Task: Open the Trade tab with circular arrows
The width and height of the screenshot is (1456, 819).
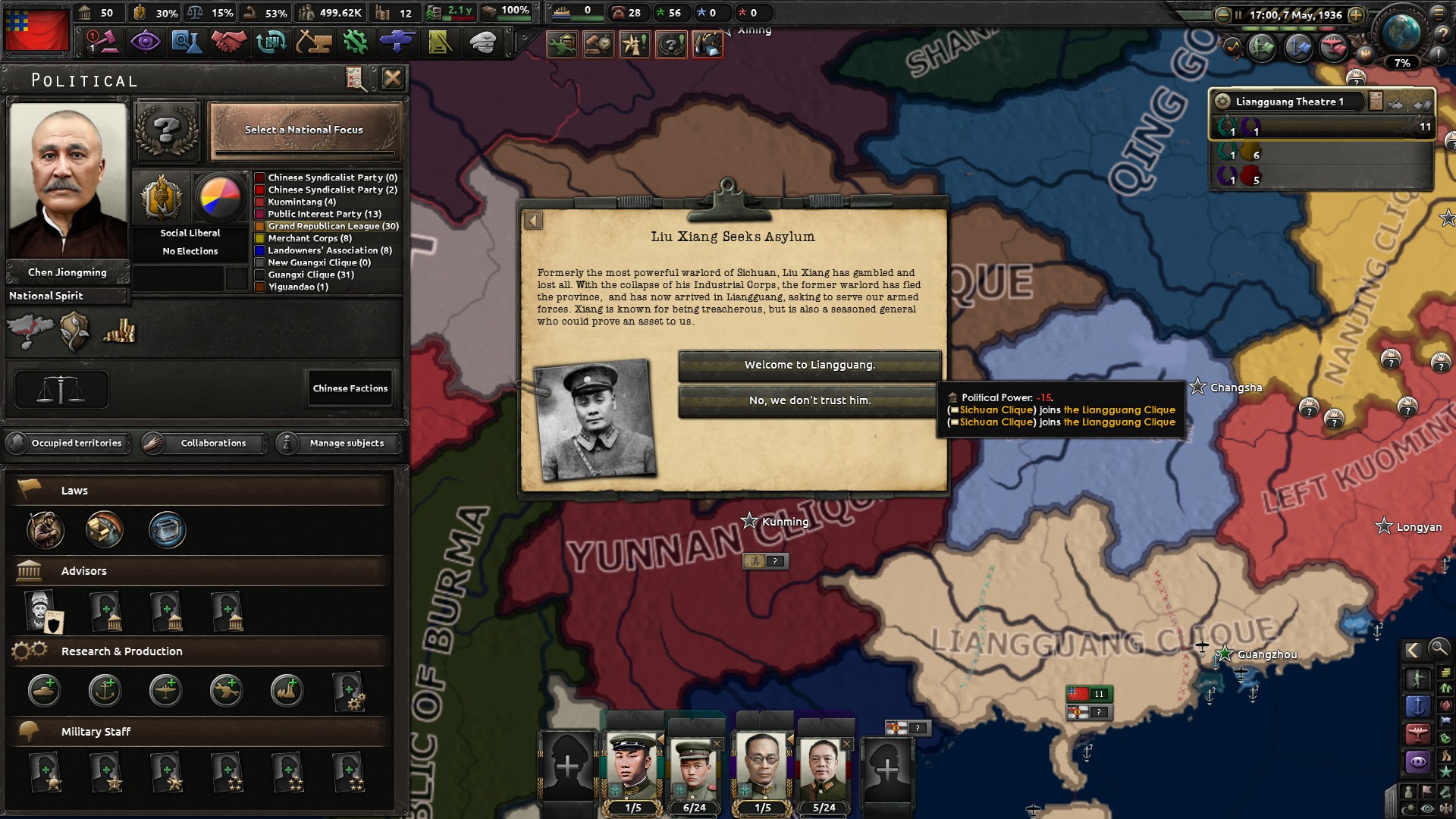Action: click(x=271, y=43)
